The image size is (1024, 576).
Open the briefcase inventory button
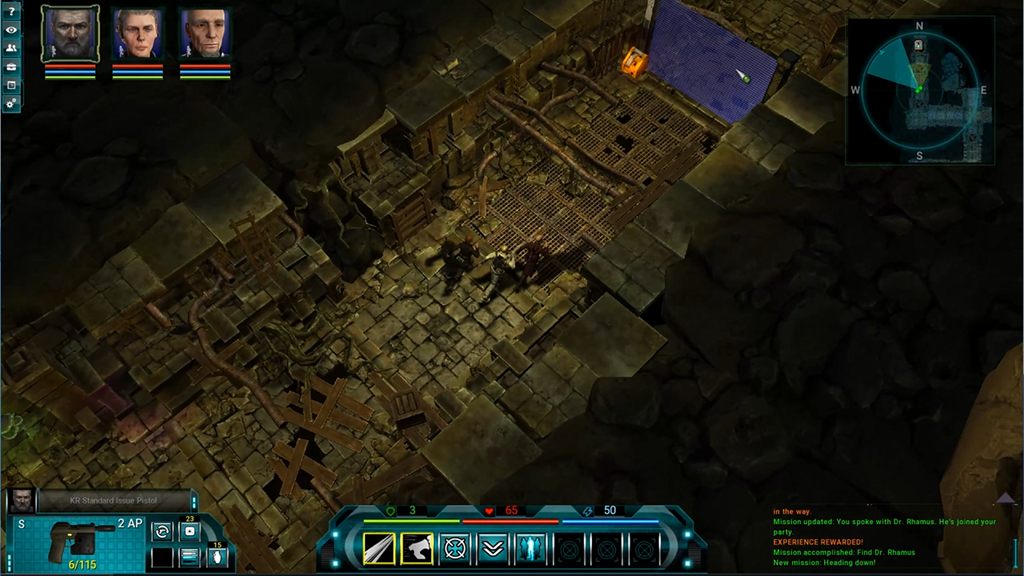(11, 66)
